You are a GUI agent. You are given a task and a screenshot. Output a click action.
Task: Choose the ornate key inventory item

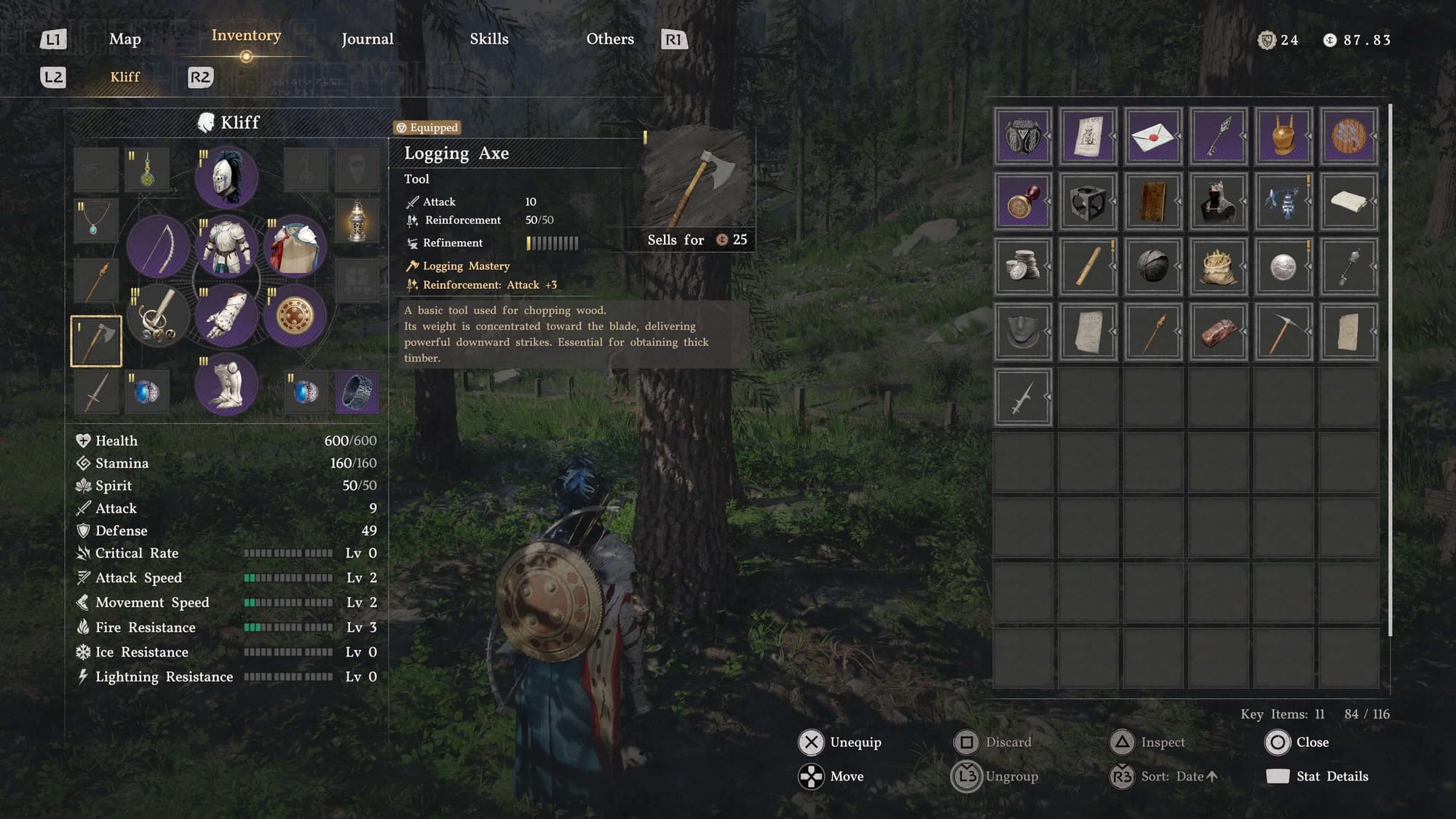(x=1217, y=136)
